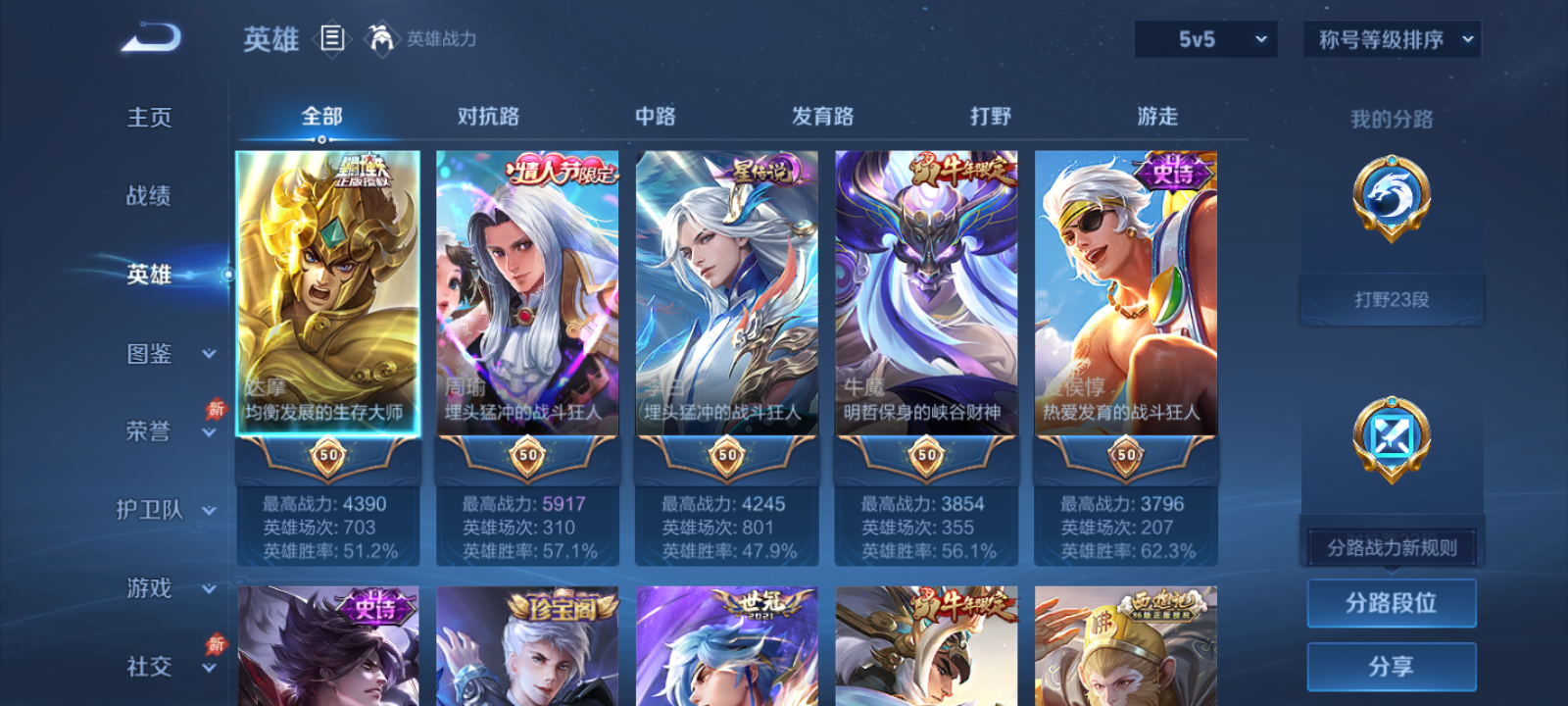Open the 5v5 mode dropdown
This screenshot has width=1568, height=706.
pyautogui.click(x=1205, y=40)
